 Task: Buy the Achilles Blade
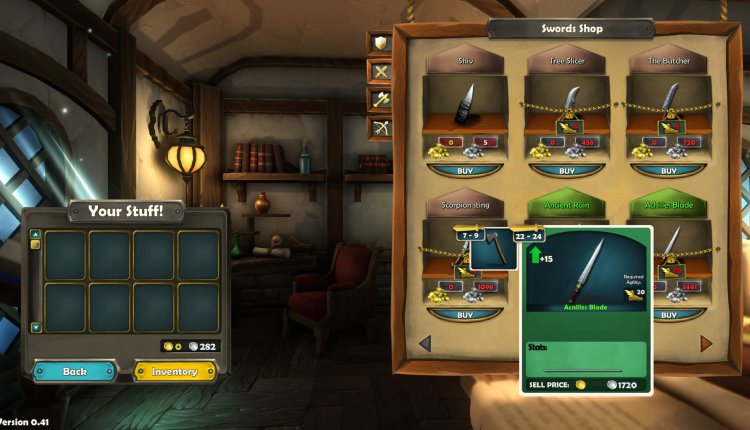pos(667,314)
